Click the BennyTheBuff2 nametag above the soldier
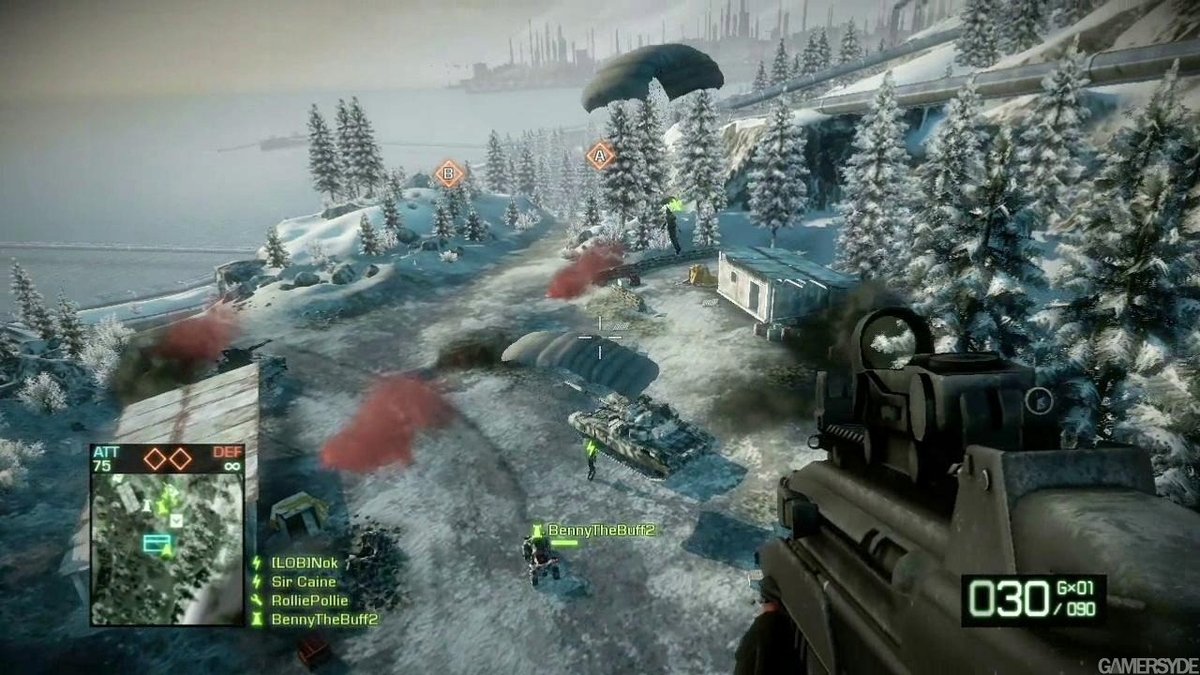The width and height of the screenshot is (1200, 675). [x=600, y=530]
